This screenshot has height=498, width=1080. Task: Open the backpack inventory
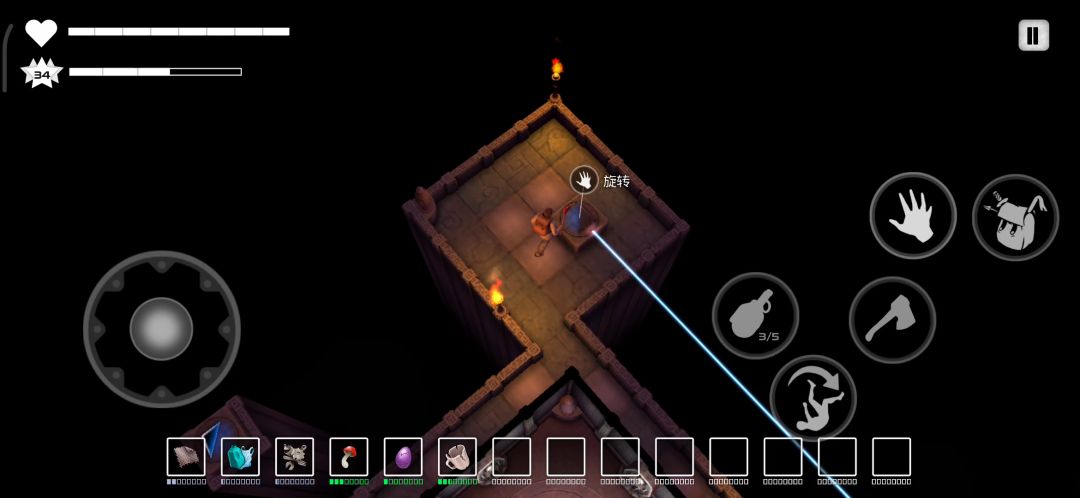1015,217
